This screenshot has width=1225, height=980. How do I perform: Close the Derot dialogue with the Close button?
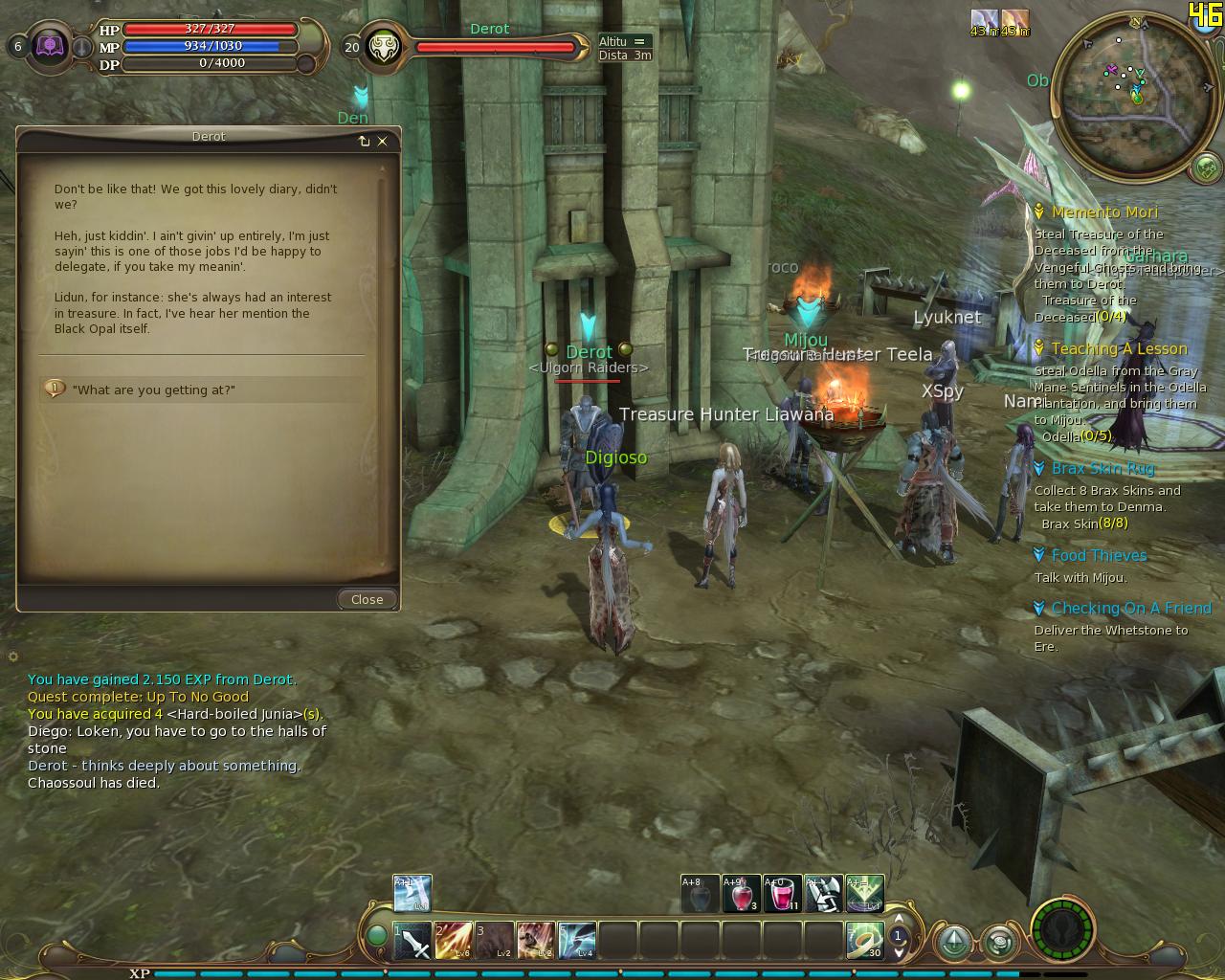[367, 599]
